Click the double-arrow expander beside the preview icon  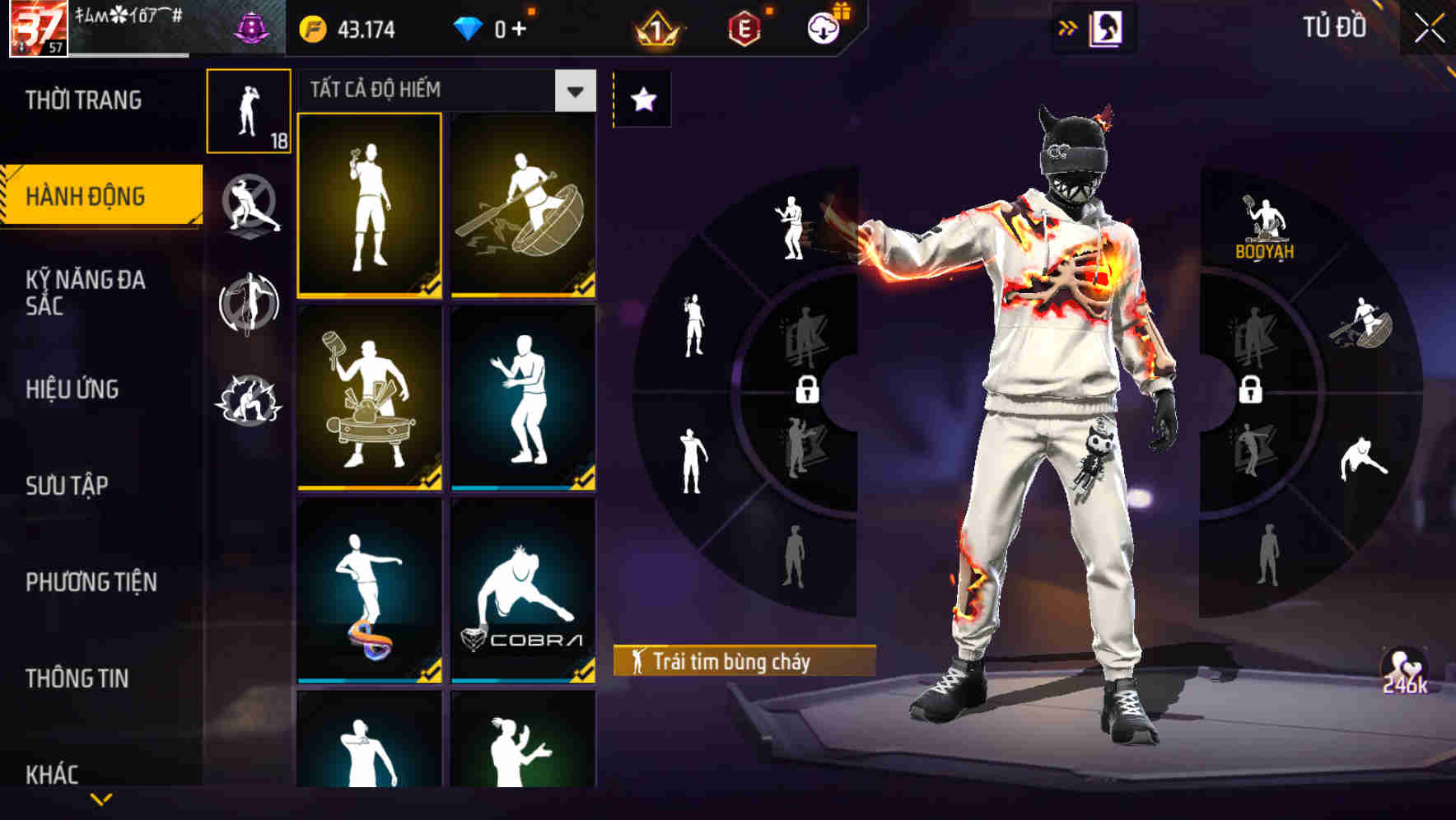pyautogui.click(x=1068, y=27)
